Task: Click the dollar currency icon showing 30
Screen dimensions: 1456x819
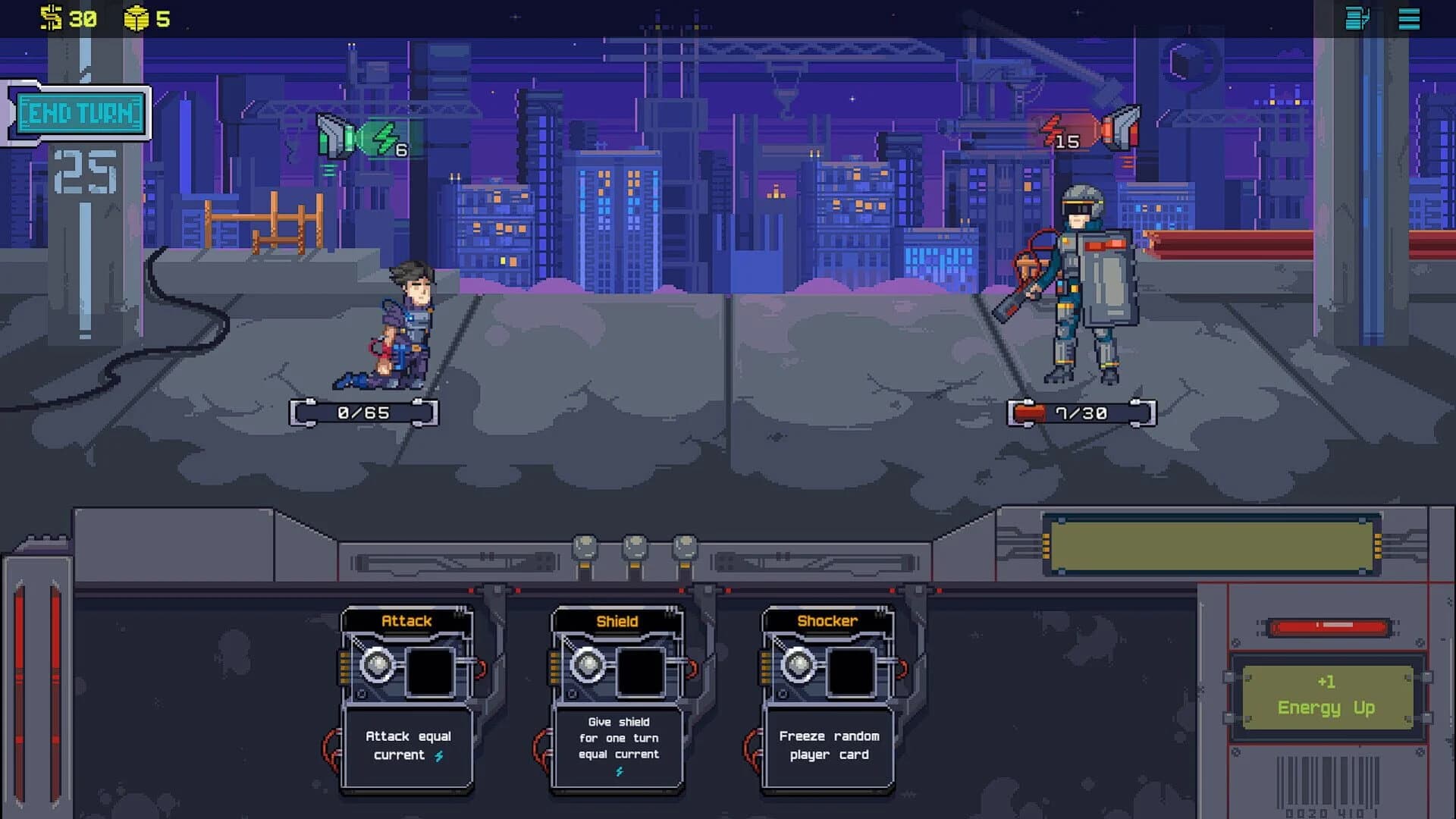Action: tap(50, 17)
